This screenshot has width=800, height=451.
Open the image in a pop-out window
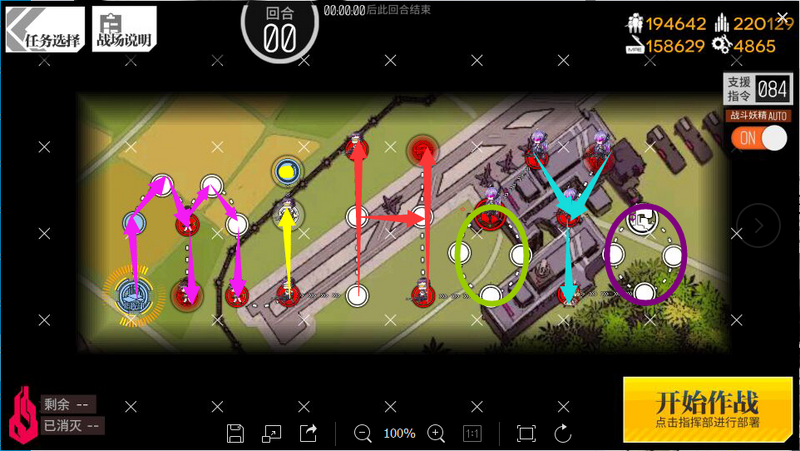coord(272,433)
